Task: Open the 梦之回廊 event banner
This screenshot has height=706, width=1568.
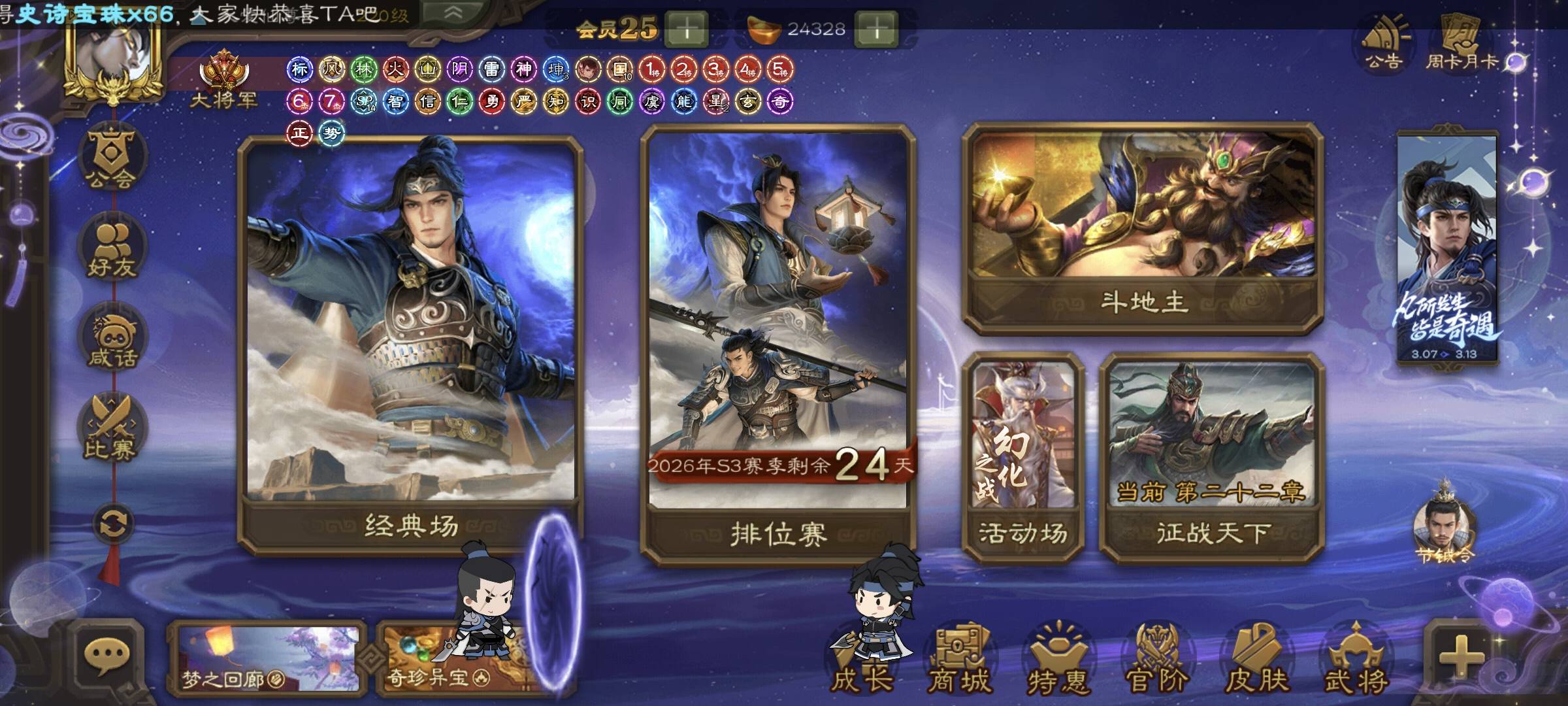Action: click(x=268, y=659)
